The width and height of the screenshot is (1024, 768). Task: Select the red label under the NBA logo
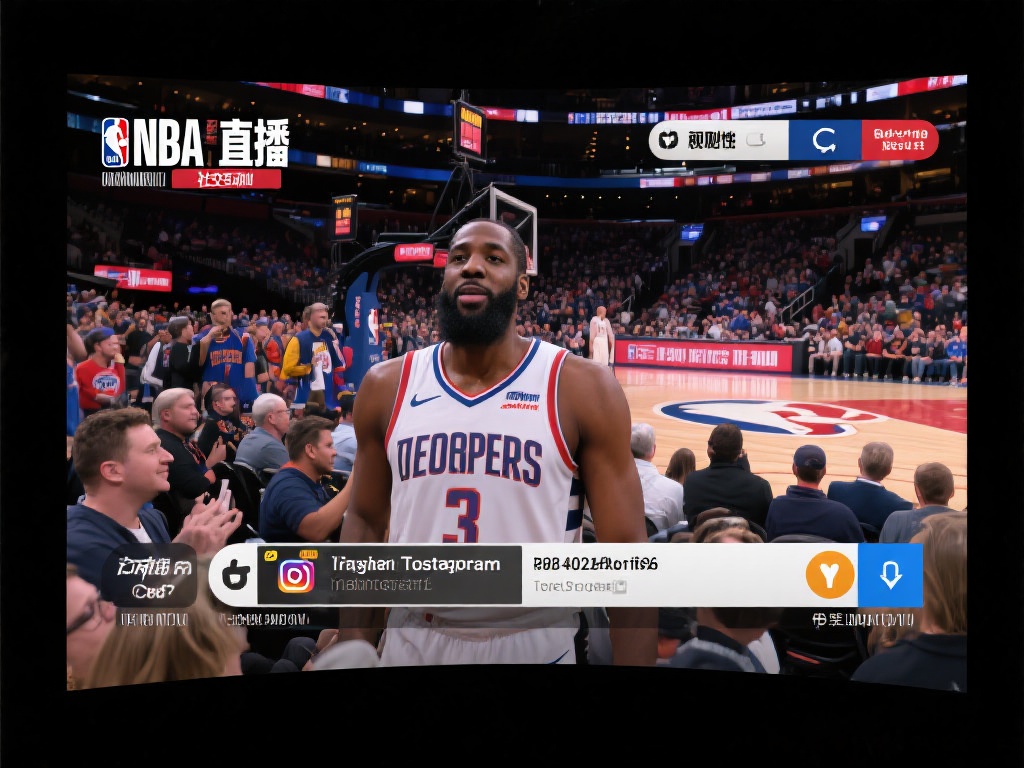(x=226, y=179)
